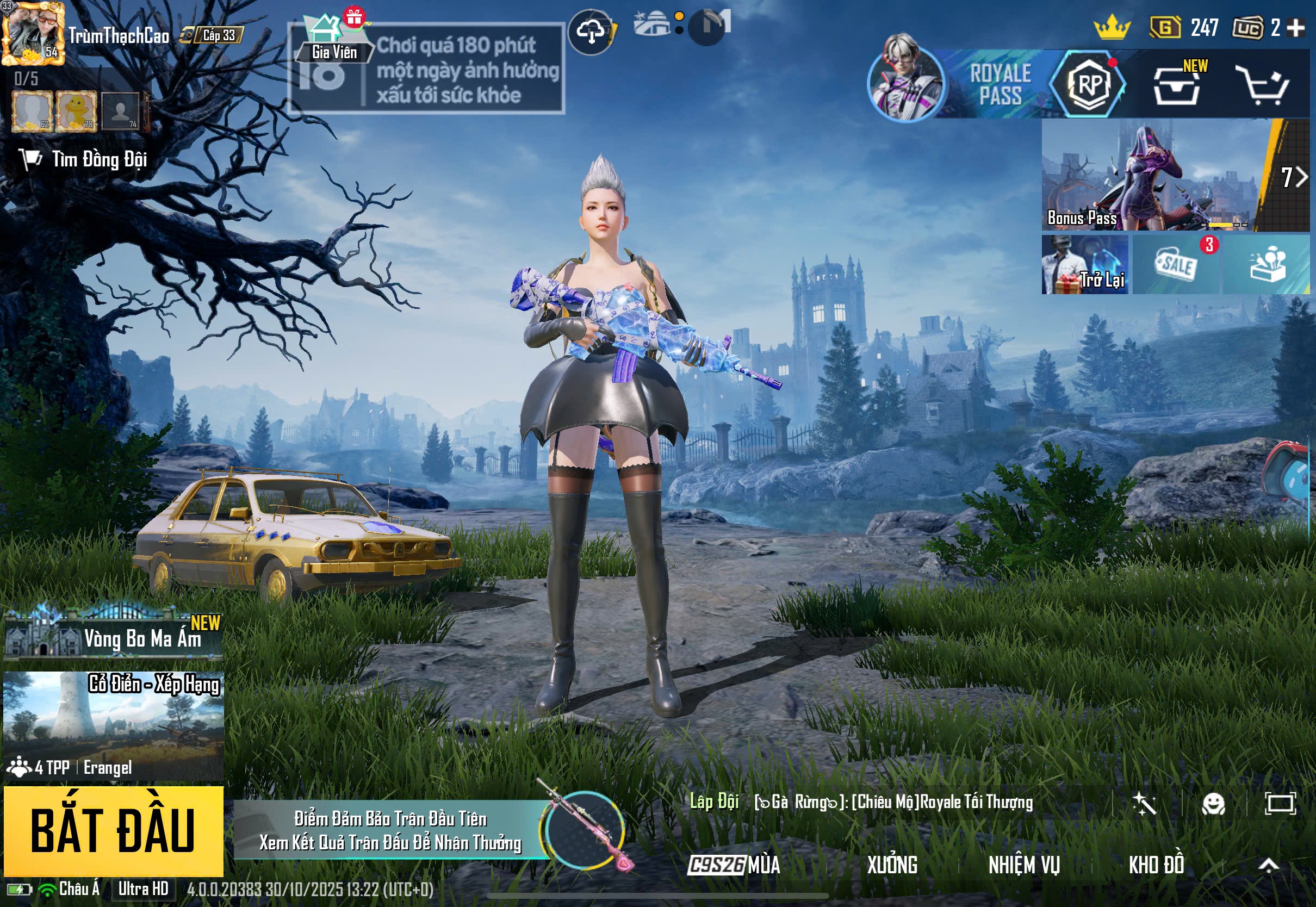The image size is (1316, 907).
Task: Start the match with BẮT ĐẦU
Action: [x=113, y=830]
